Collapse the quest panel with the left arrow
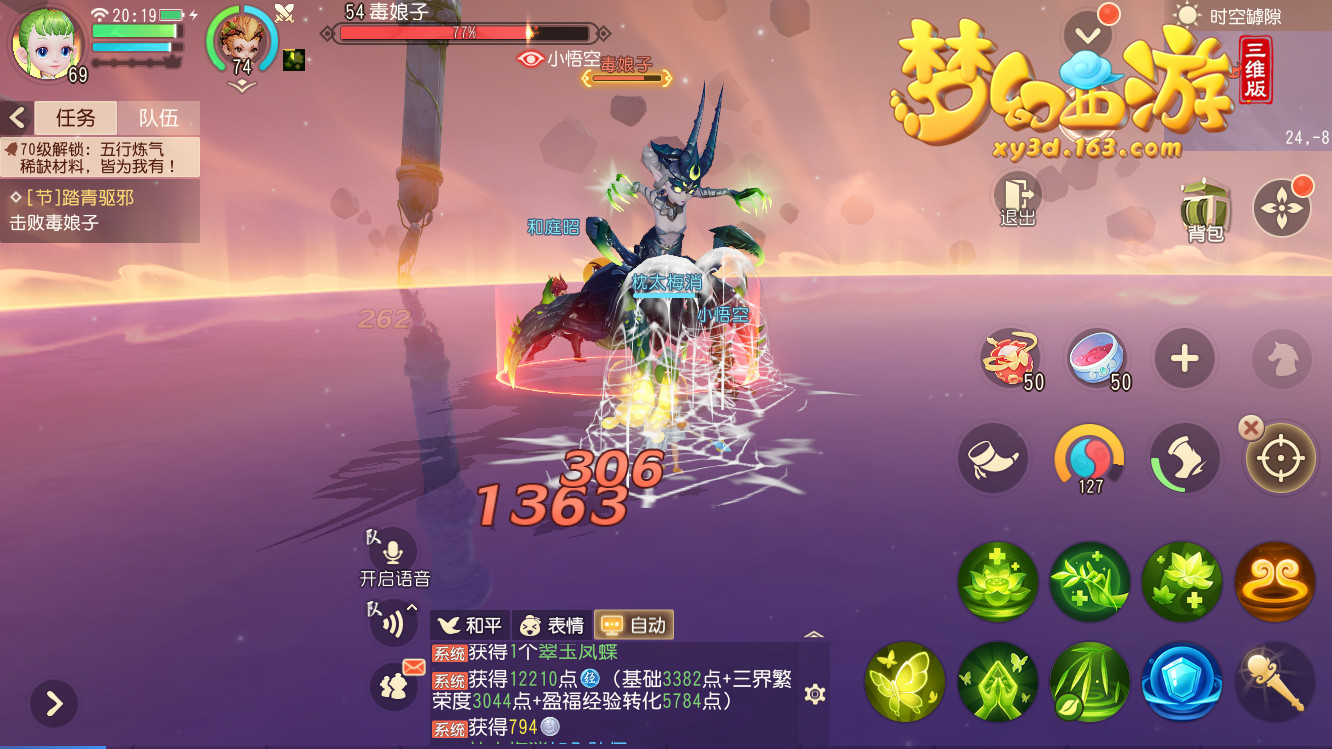The image size is (1332, 749). (16, 118)
